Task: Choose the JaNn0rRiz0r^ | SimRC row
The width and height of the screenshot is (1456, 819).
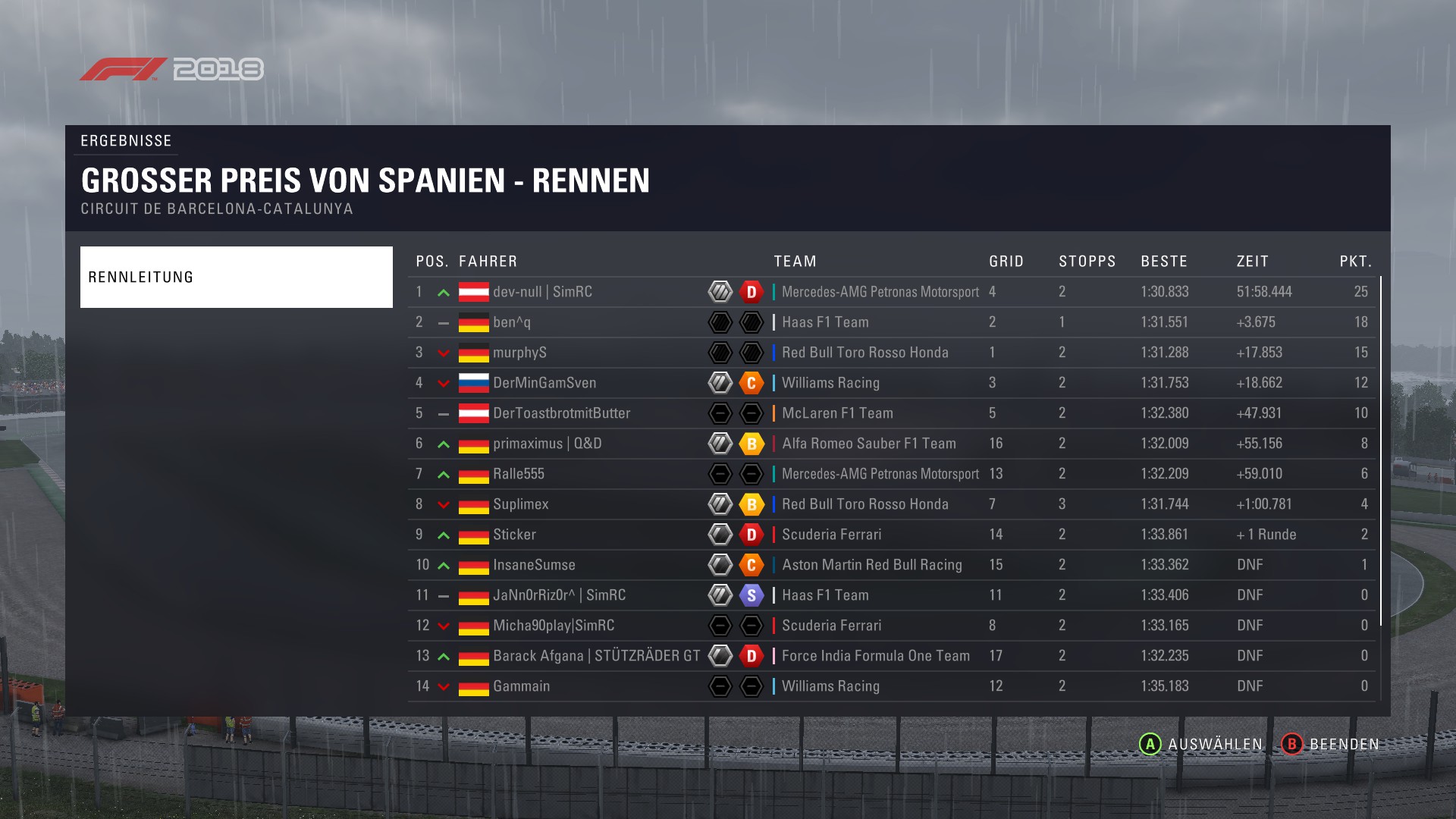Action: [559, 595]
